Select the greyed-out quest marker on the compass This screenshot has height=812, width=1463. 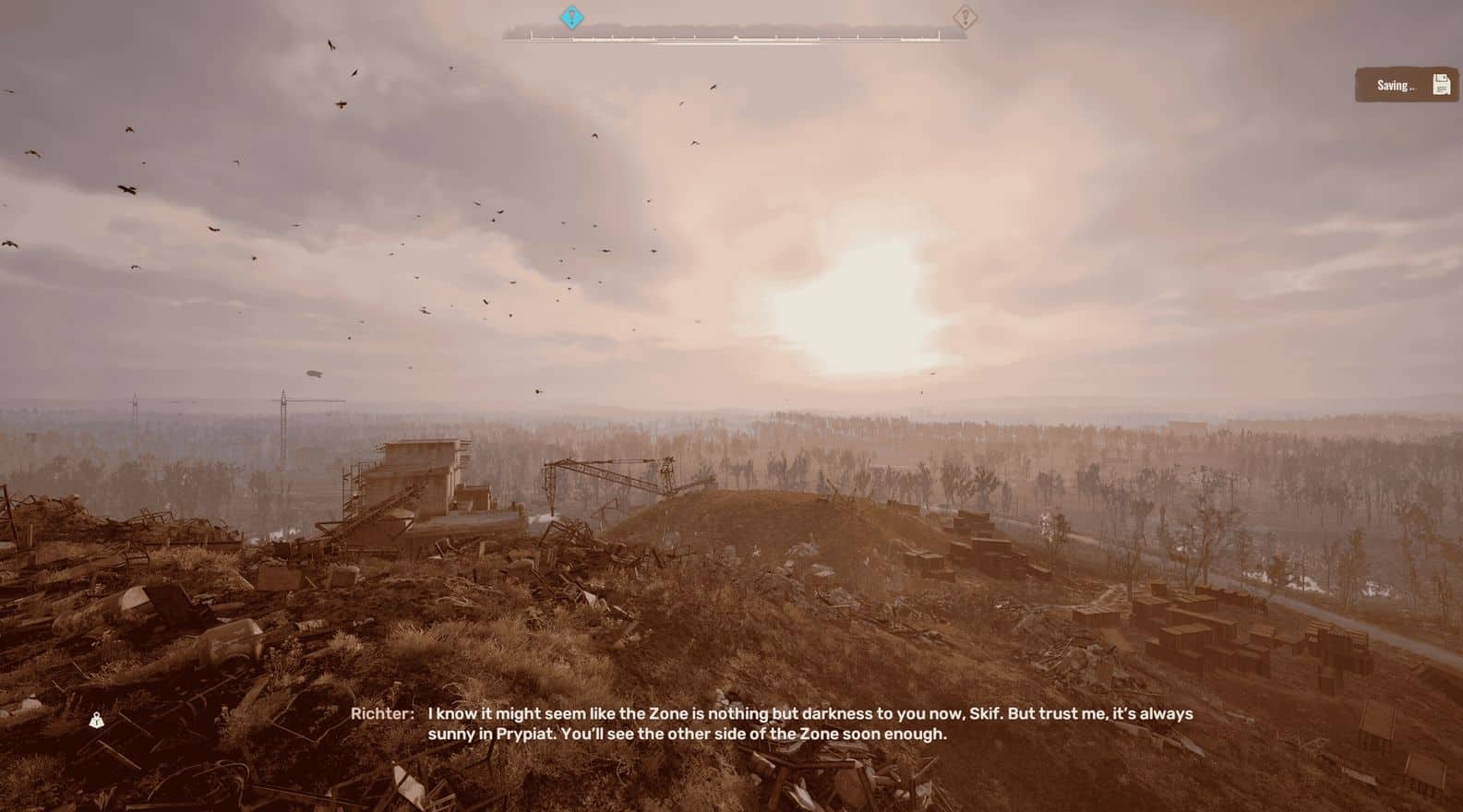point(965,17)
